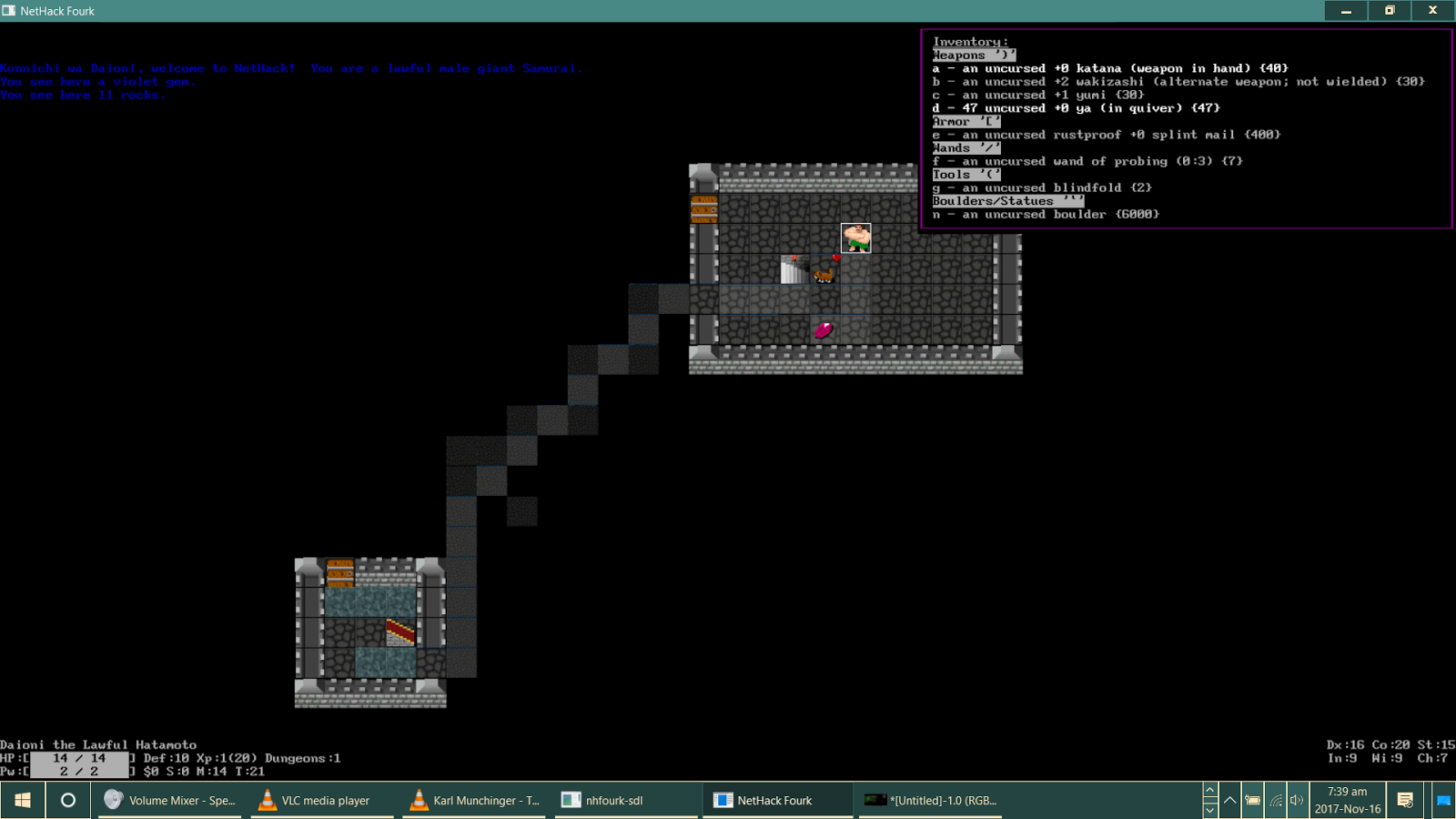This screenshot has height=819, width=1456.
Task: Click the heart indicator above the pet dog
Action: click(836, 258)
